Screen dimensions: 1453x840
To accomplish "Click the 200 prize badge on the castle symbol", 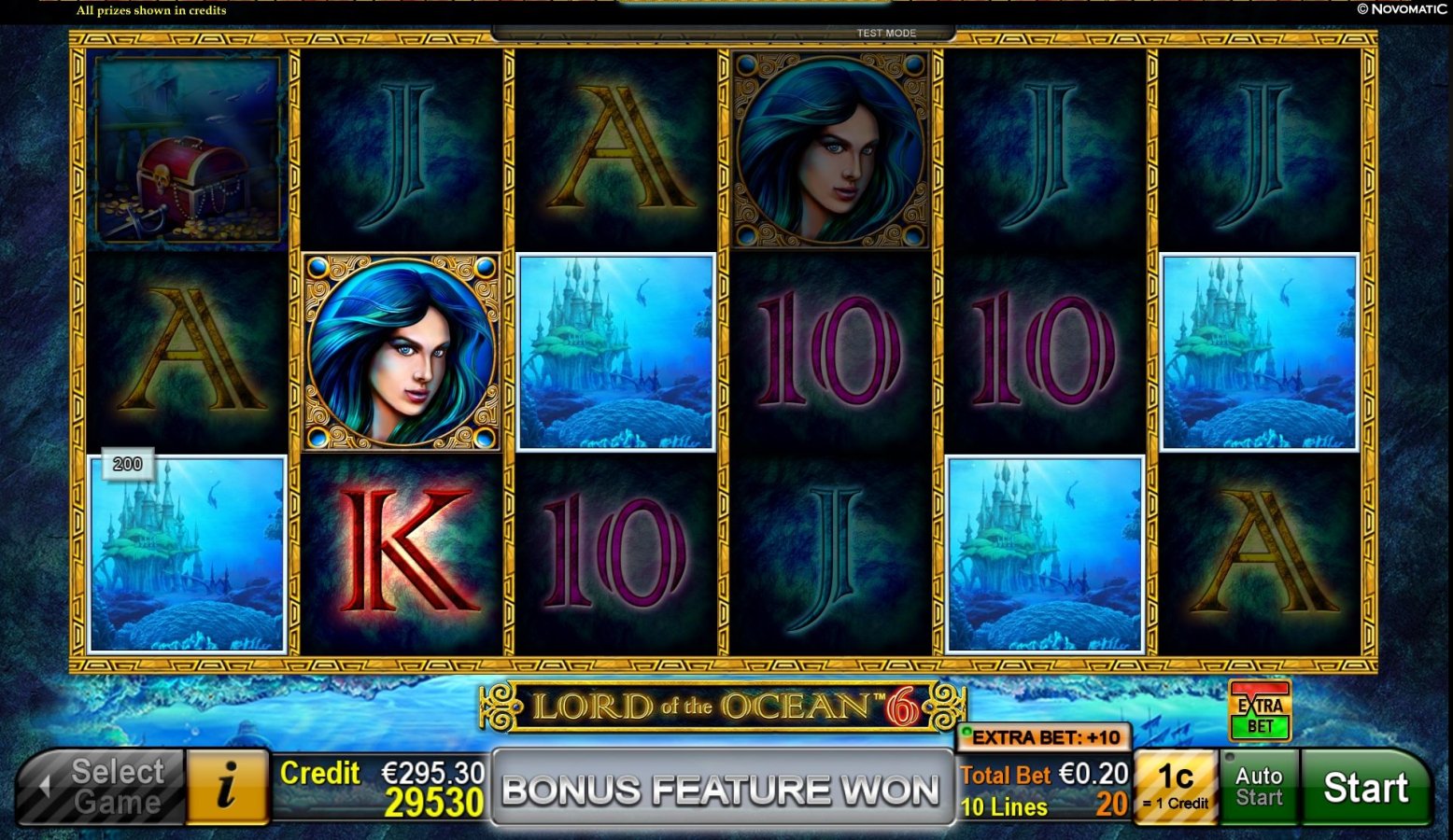I will [x=126, y=463].
